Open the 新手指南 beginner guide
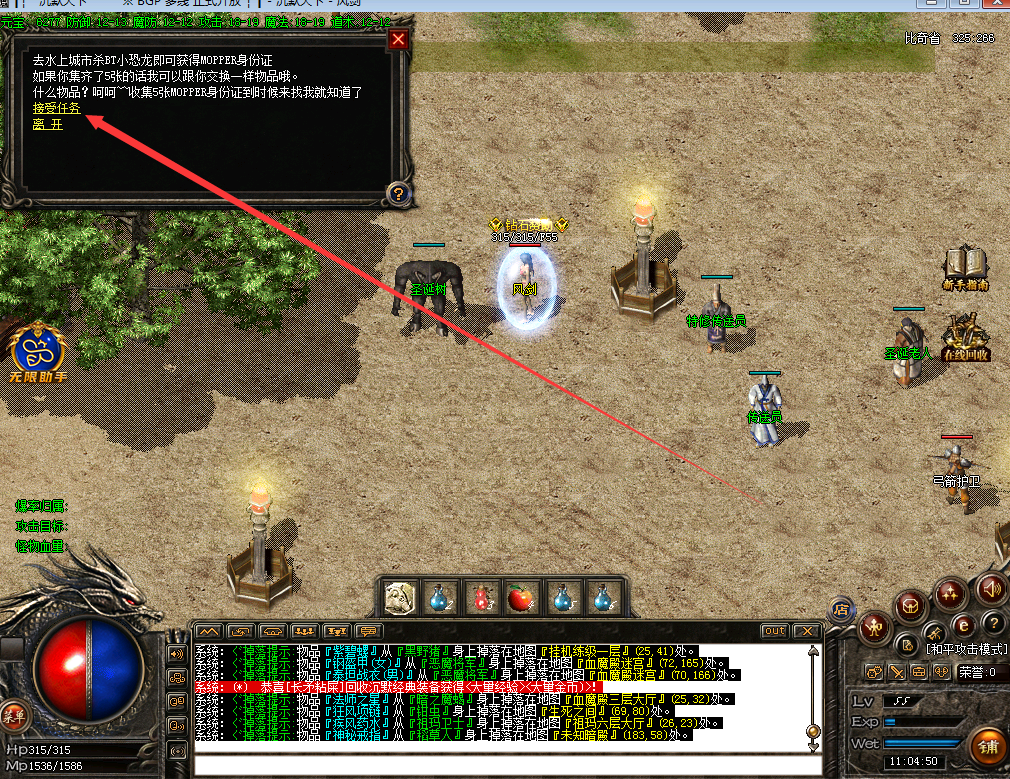Screen dimensions: 1010x779 pyautogui.click(x=965, y=266)
